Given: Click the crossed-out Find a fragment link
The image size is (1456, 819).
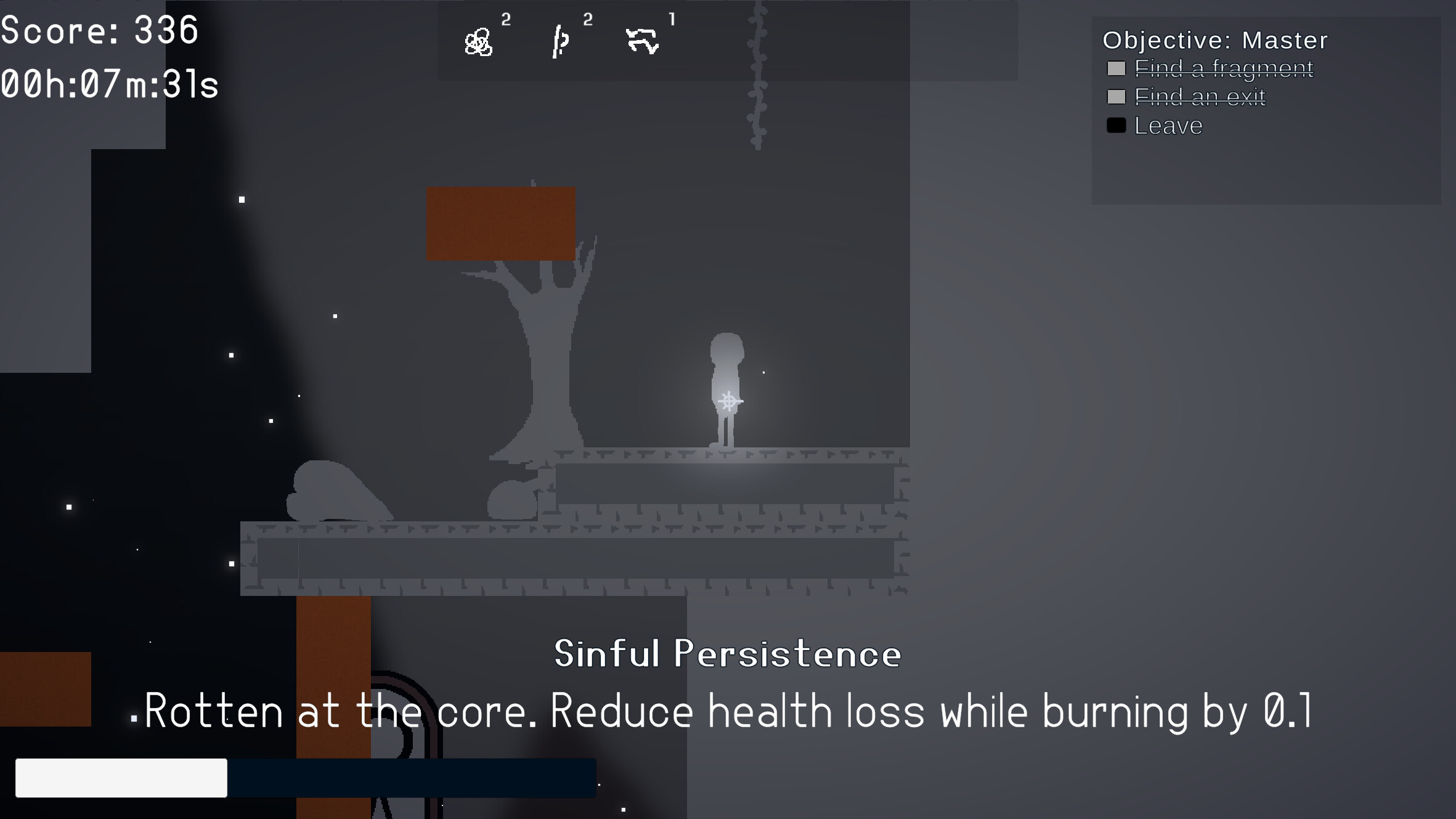Looking at the screenshot, I should click(1224, 70).
